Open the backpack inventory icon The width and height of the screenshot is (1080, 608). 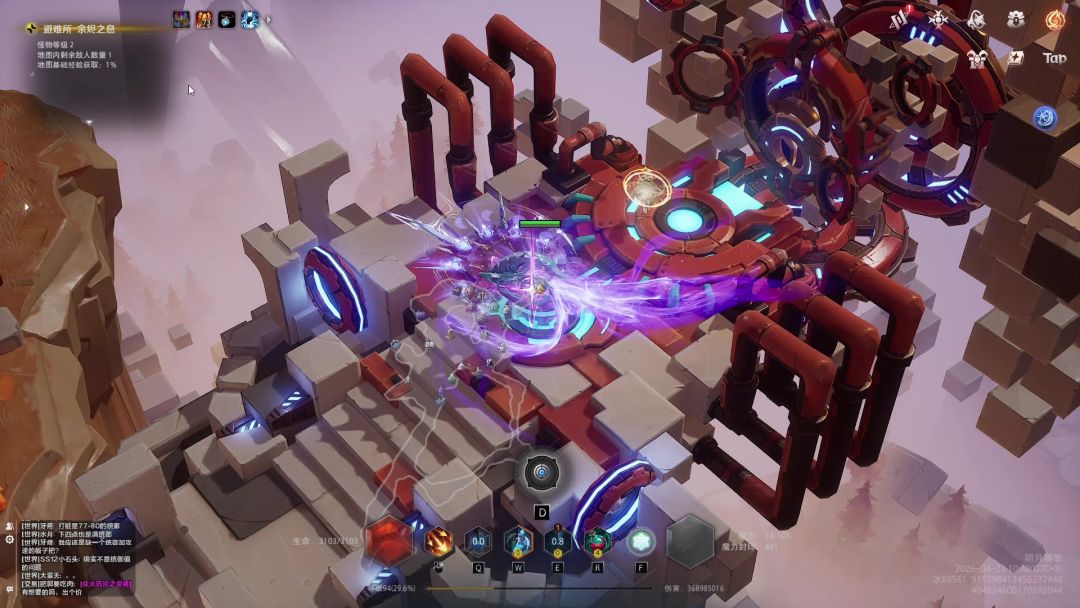[1015, 19]
